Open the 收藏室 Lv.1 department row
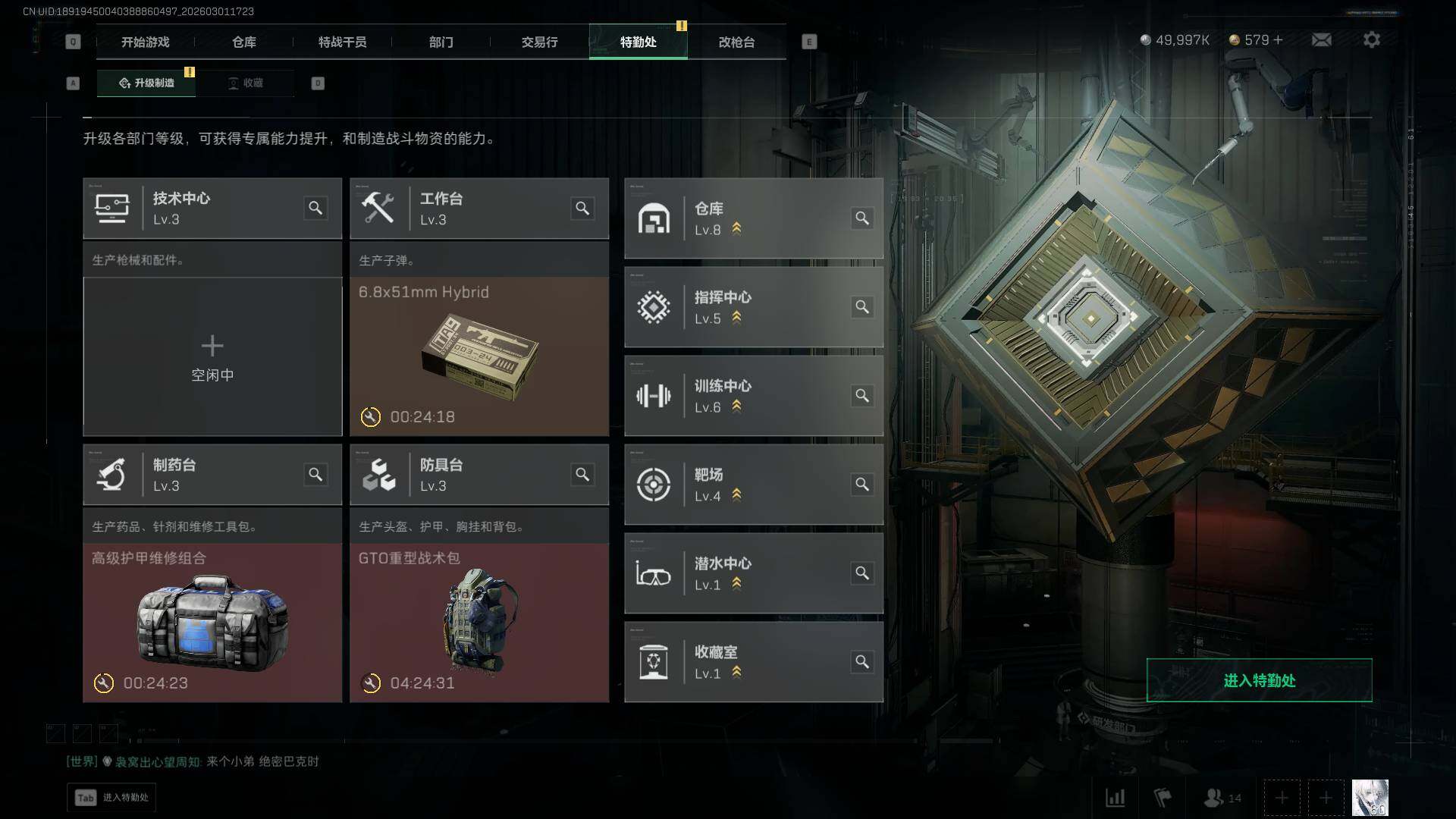 click(753, 662)
